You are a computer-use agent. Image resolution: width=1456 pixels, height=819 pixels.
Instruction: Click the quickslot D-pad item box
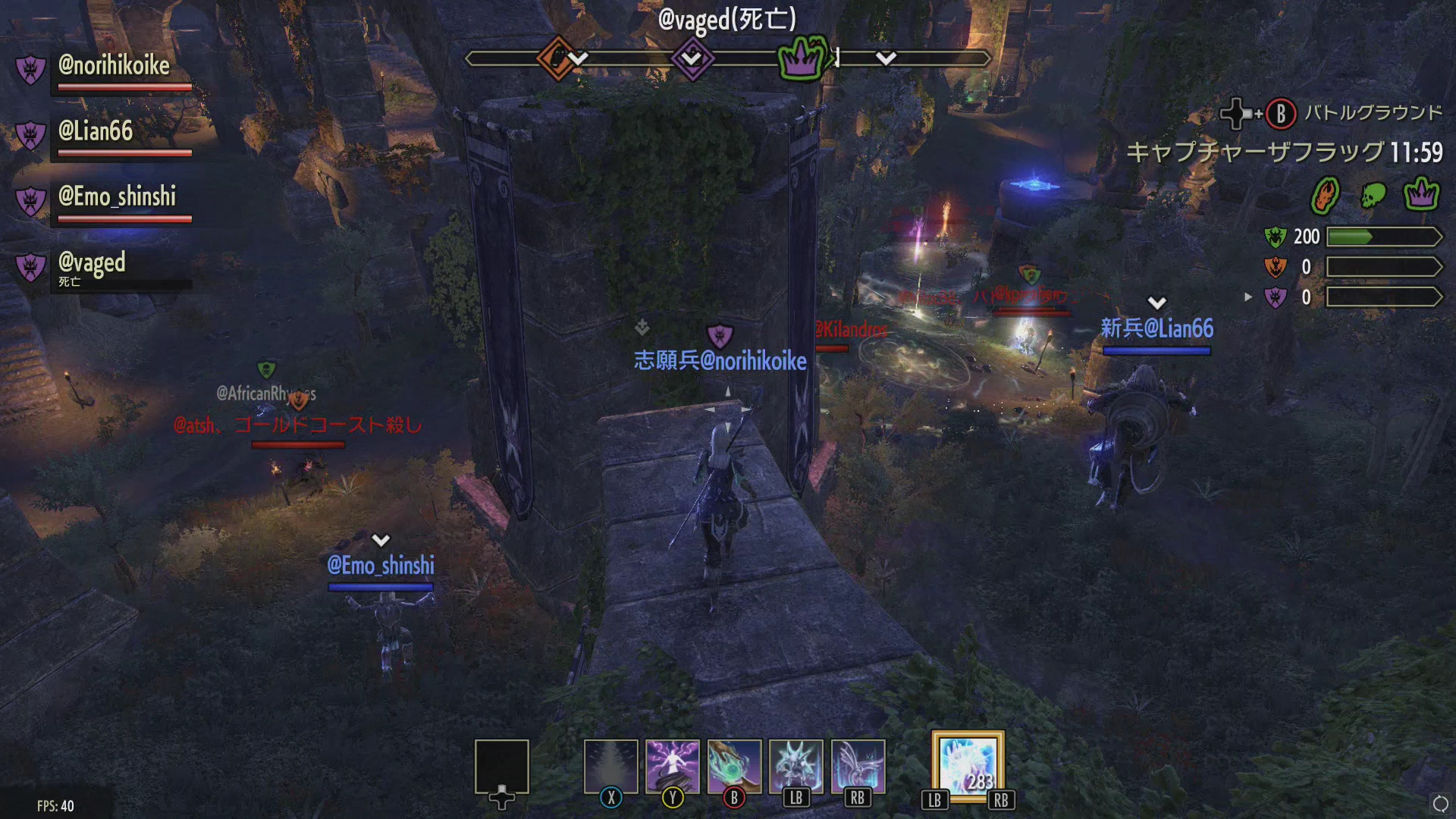click(502, 766)
